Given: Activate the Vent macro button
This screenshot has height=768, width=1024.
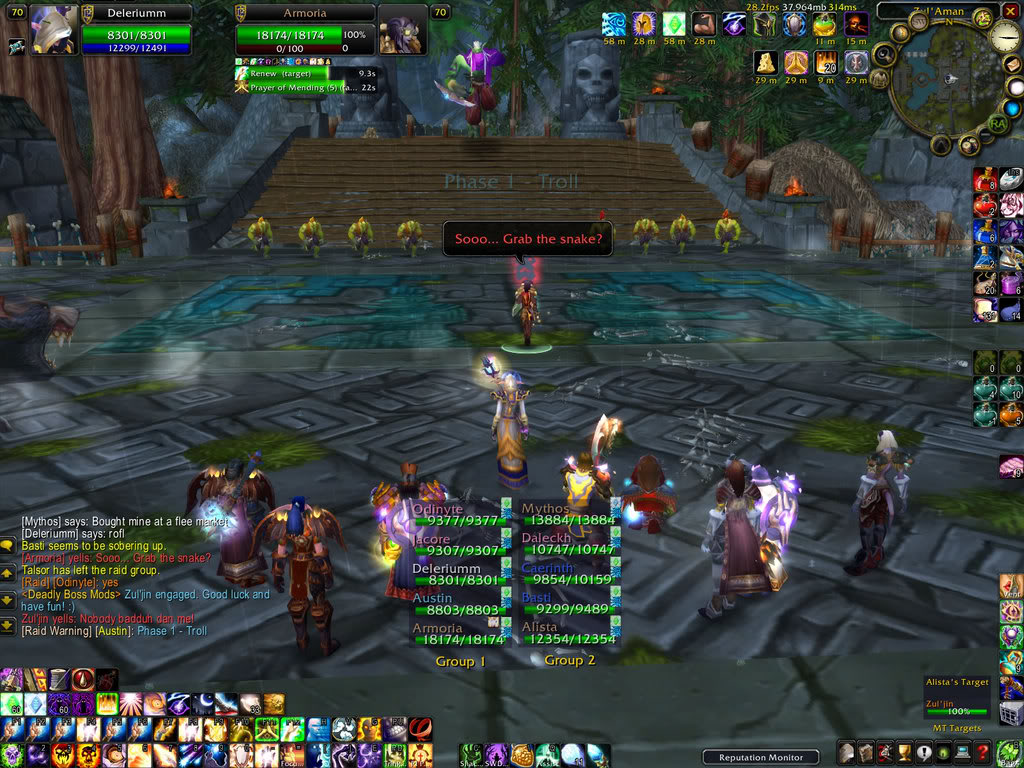Looking at the screenshot, I should 1011,587.
